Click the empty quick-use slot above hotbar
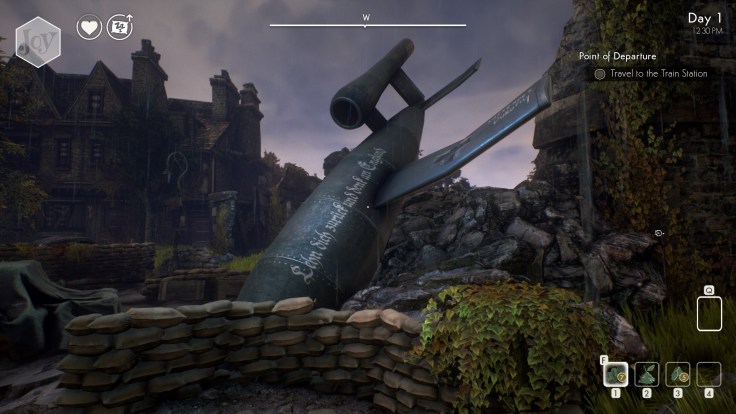The image size is (736, 414). (x=709, y=314)
